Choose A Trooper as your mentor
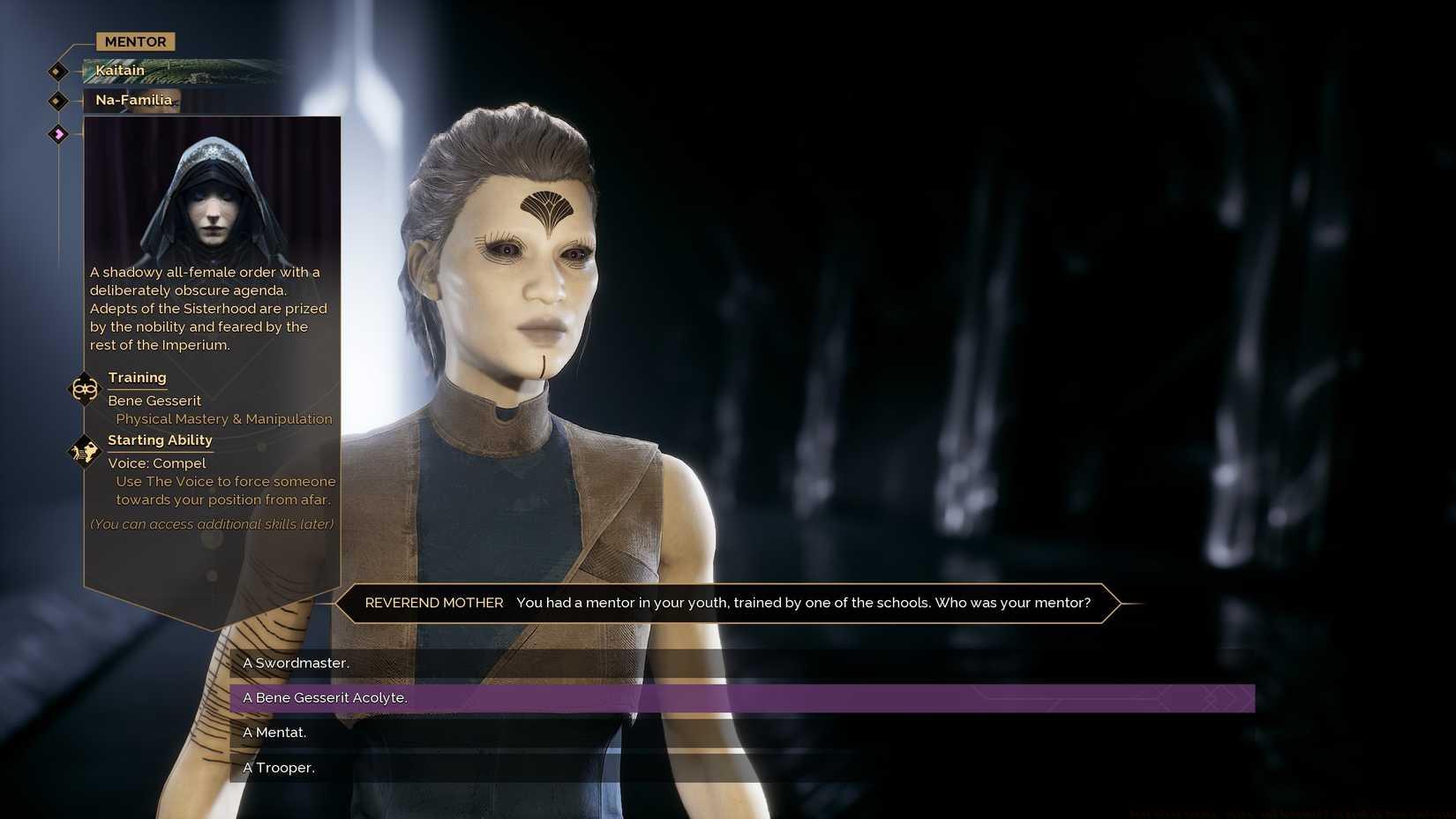1456x819 pixels. (279, 767)
